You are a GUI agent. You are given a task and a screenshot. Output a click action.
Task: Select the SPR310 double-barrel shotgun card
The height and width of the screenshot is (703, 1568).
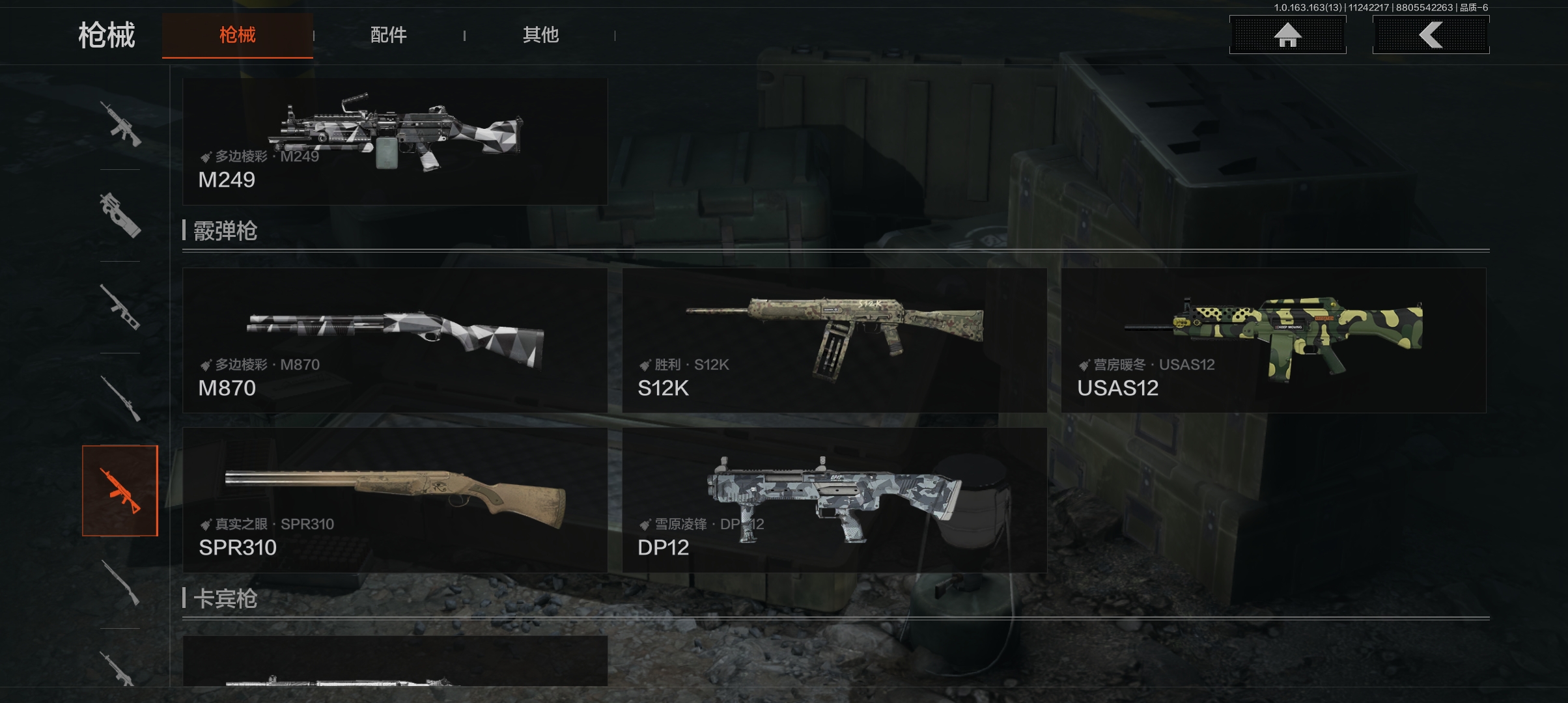click(395, 500)
